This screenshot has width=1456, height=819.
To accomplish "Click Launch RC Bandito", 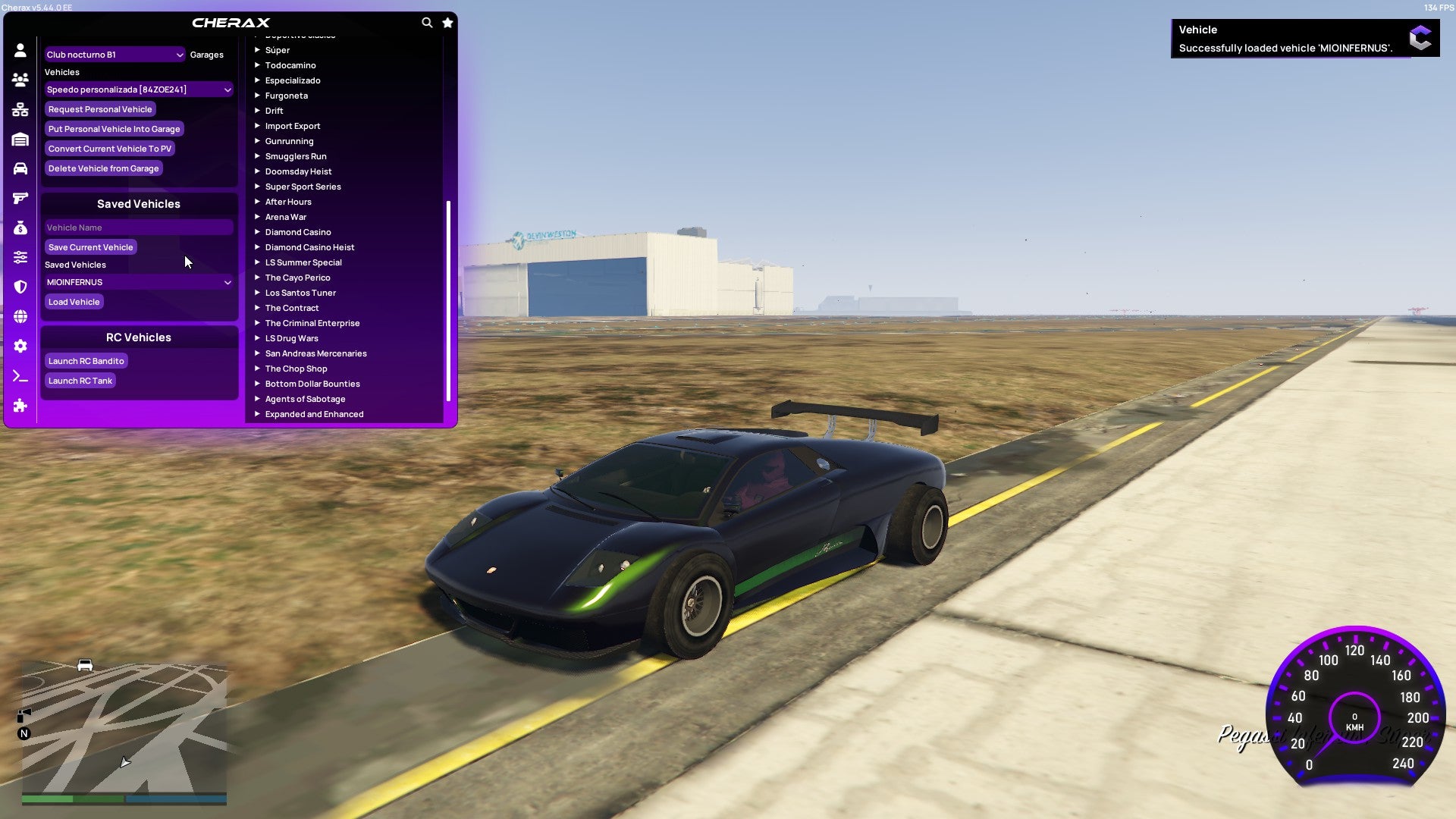I will pos(86,360).
